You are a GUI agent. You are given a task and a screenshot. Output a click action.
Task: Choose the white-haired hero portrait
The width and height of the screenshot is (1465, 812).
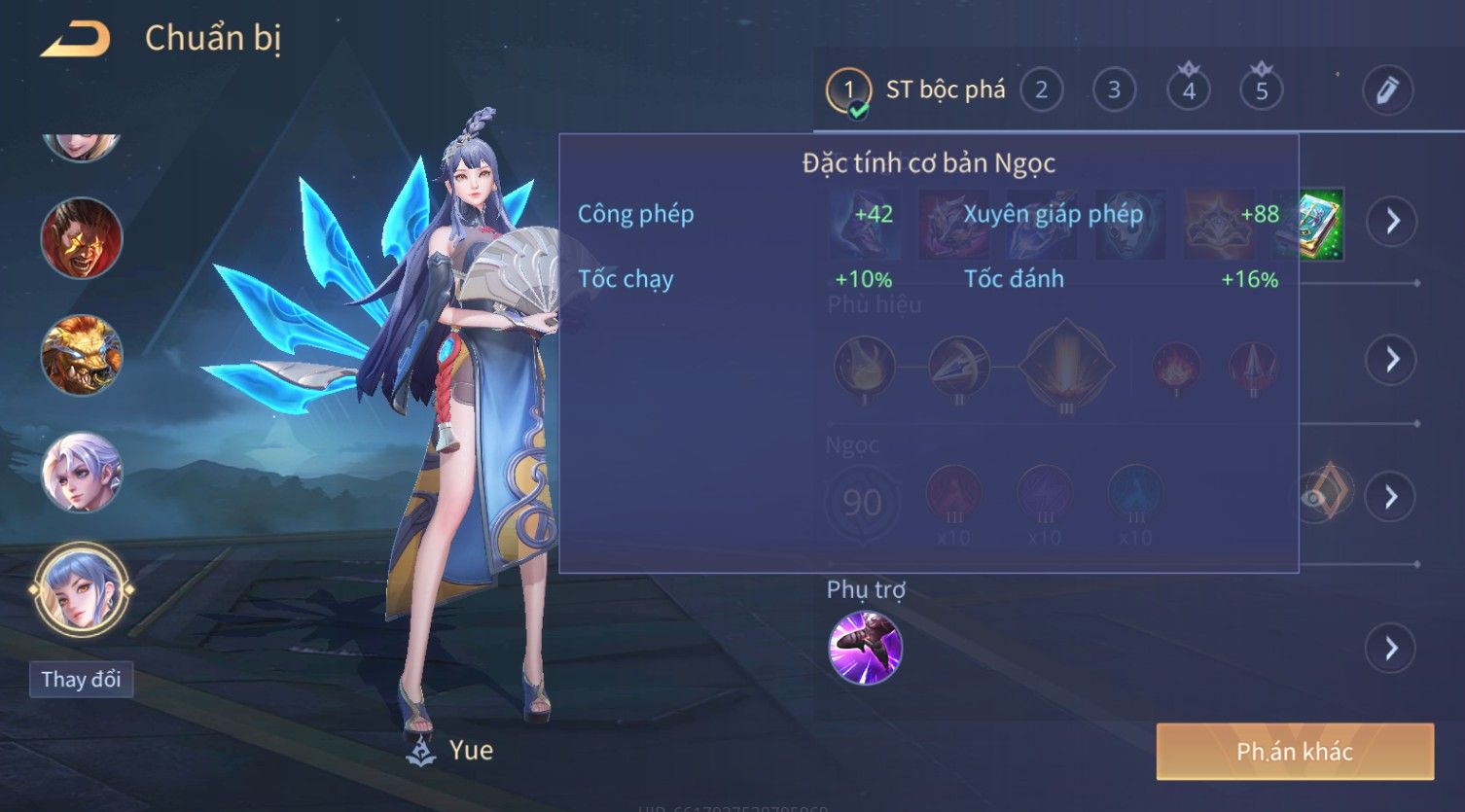coord(81,473)
